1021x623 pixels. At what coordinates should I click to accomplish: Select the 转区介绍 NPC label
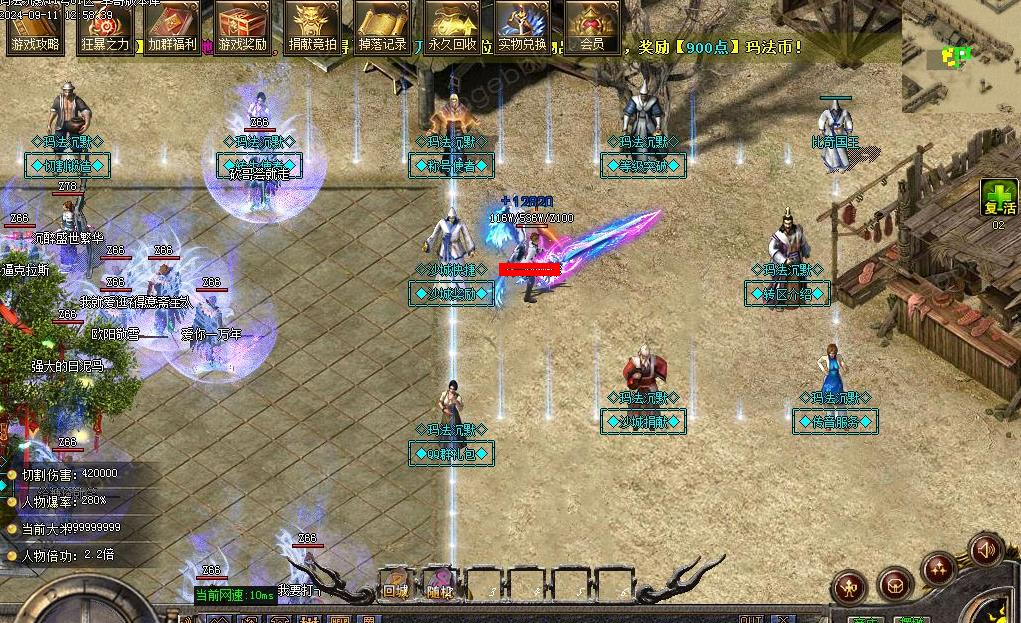(788, 294)
